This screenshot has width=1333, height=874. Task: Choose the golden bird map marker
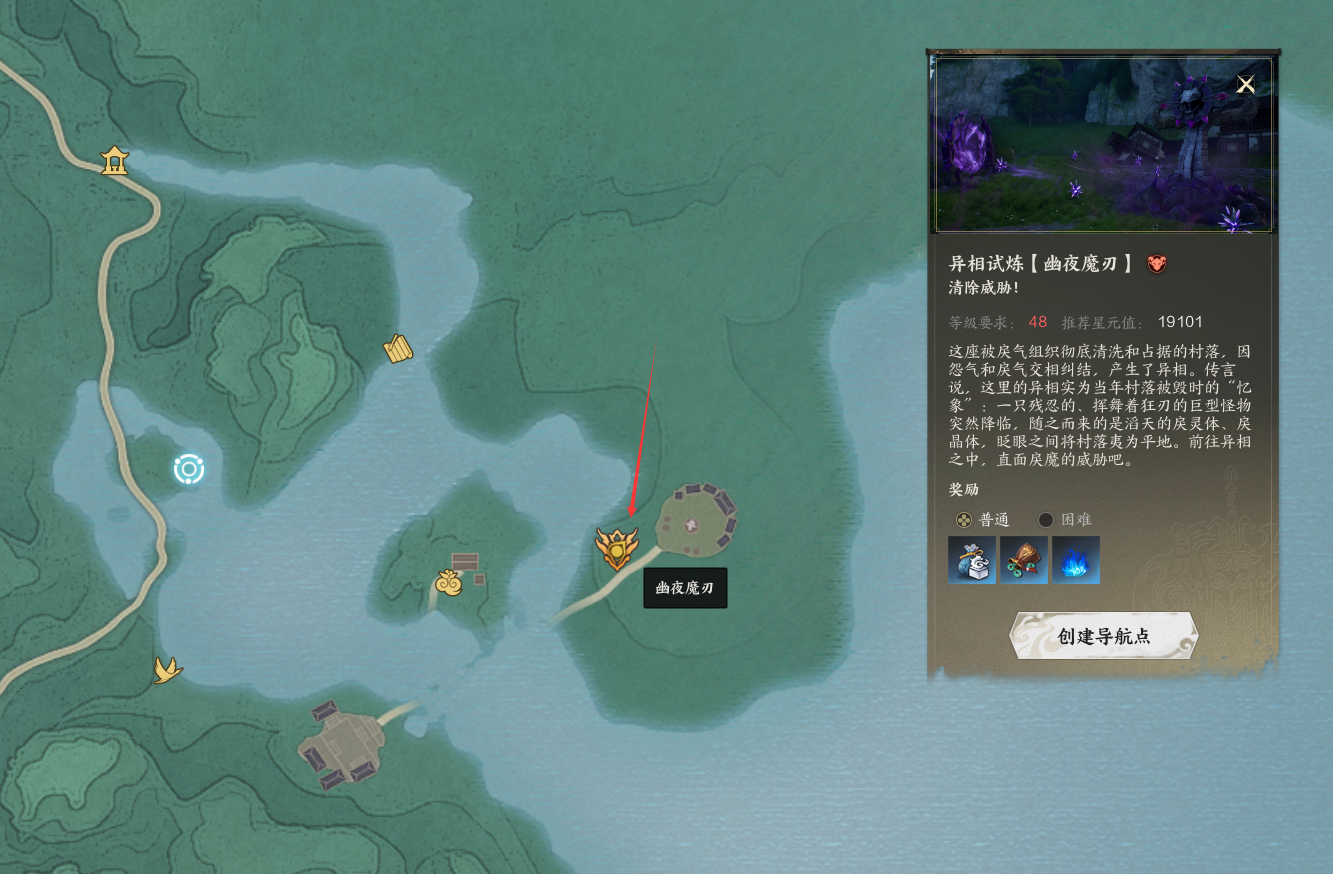[x=167, y=669]
